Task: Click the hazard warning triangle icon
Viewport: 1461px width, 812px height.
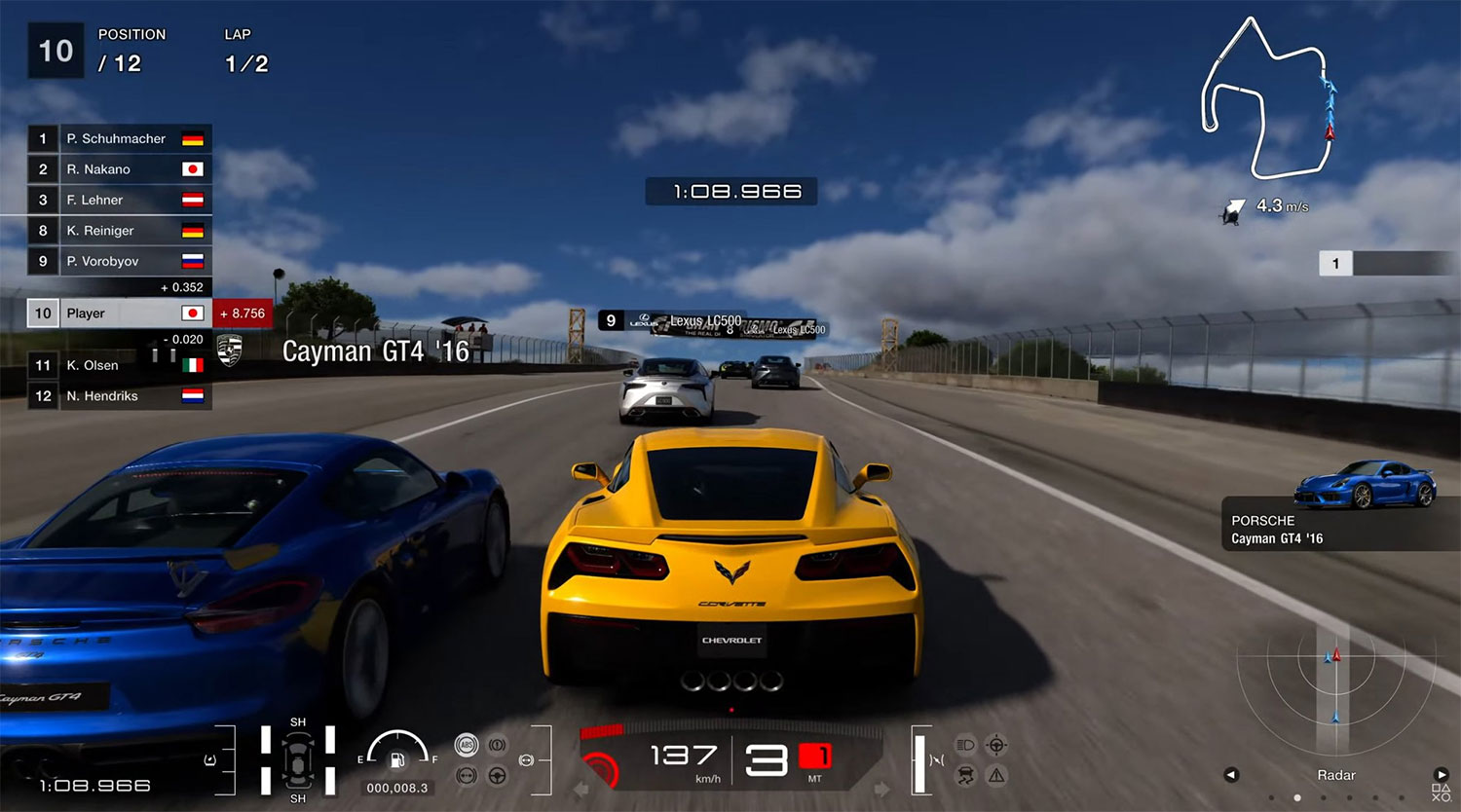Action: point(994,776)
